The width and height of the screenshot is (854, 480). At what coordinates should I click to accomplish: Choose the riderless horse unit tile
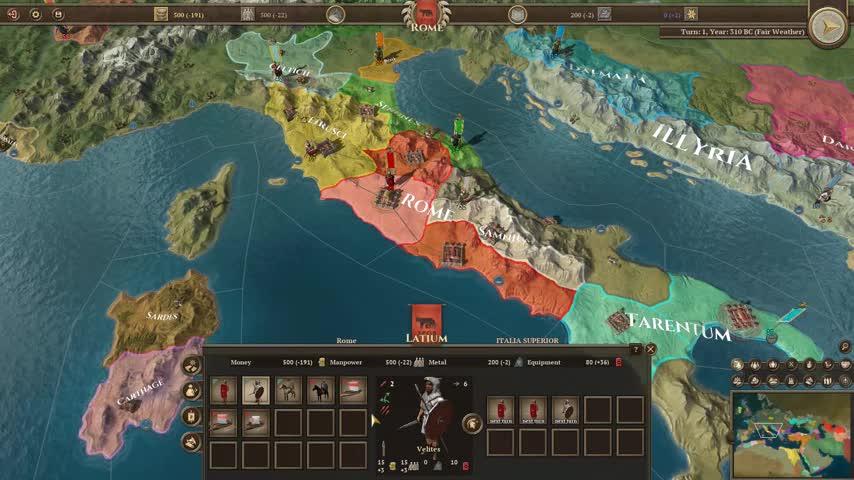click(288, 390)
